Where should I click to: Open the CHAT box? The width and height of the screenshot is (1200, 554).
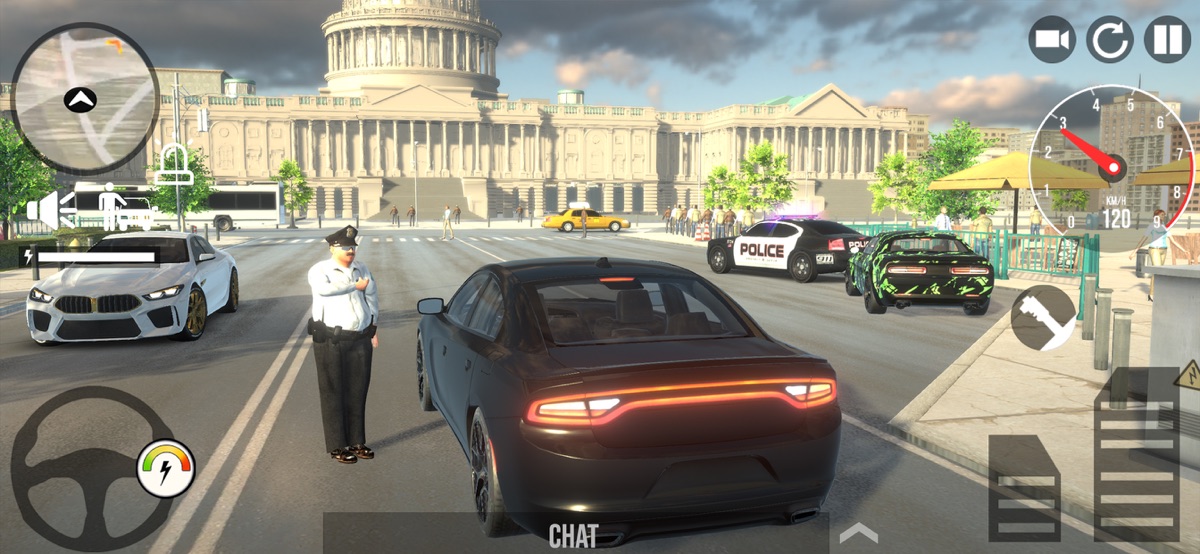click(574, 535)
